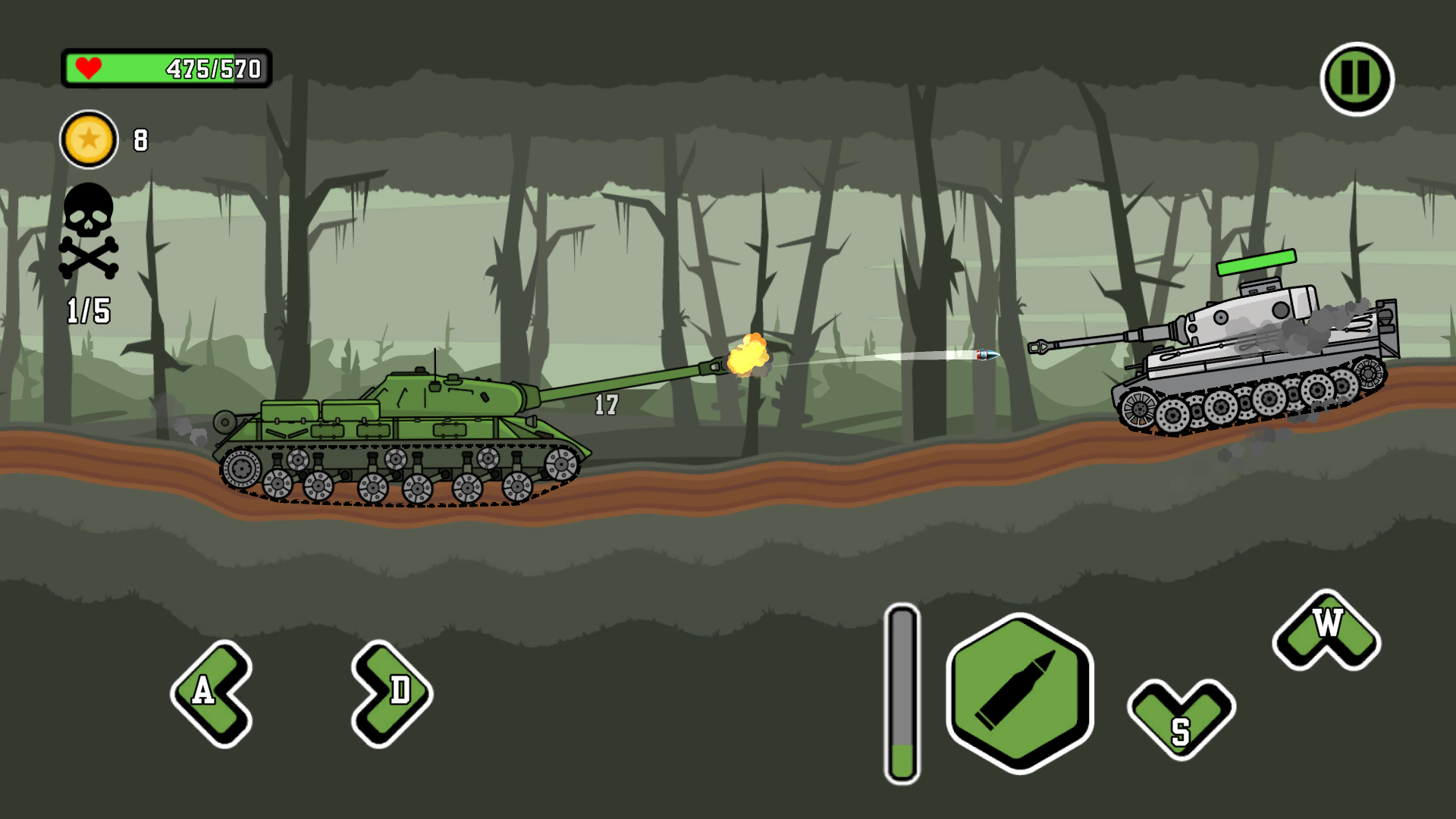Tap the coin count number 8
Viewport: 1456px width, 819px height.
point(140,140)
